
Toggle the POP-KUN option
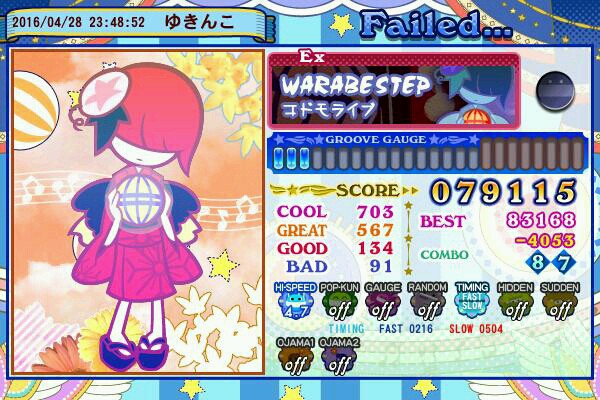(339, 303)
